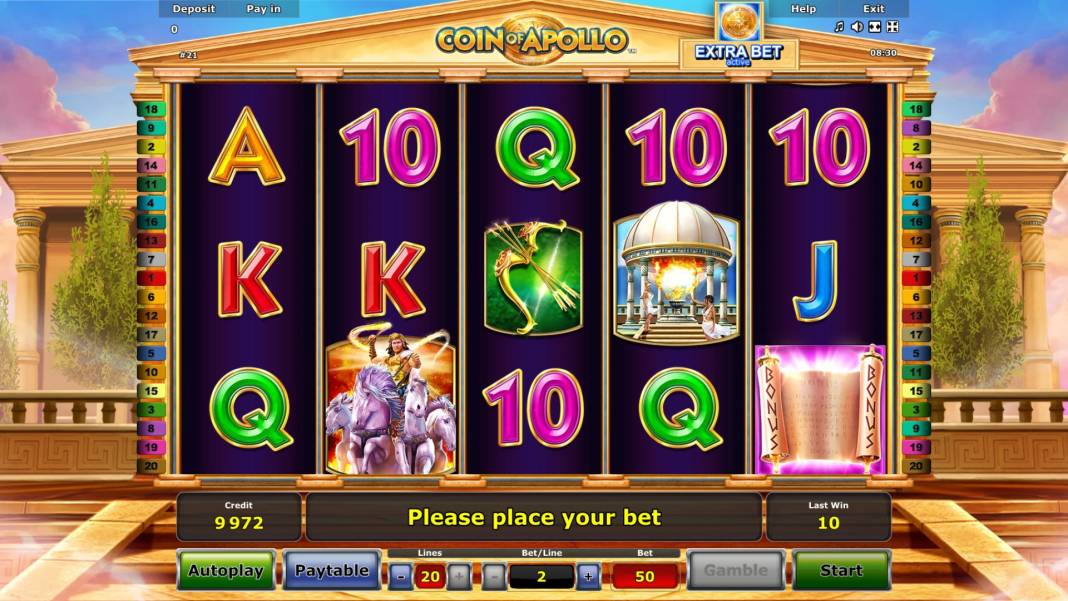This screenshot has width=1068, height=601.
Task: Start the spin
Action: [x=840, y=570]
